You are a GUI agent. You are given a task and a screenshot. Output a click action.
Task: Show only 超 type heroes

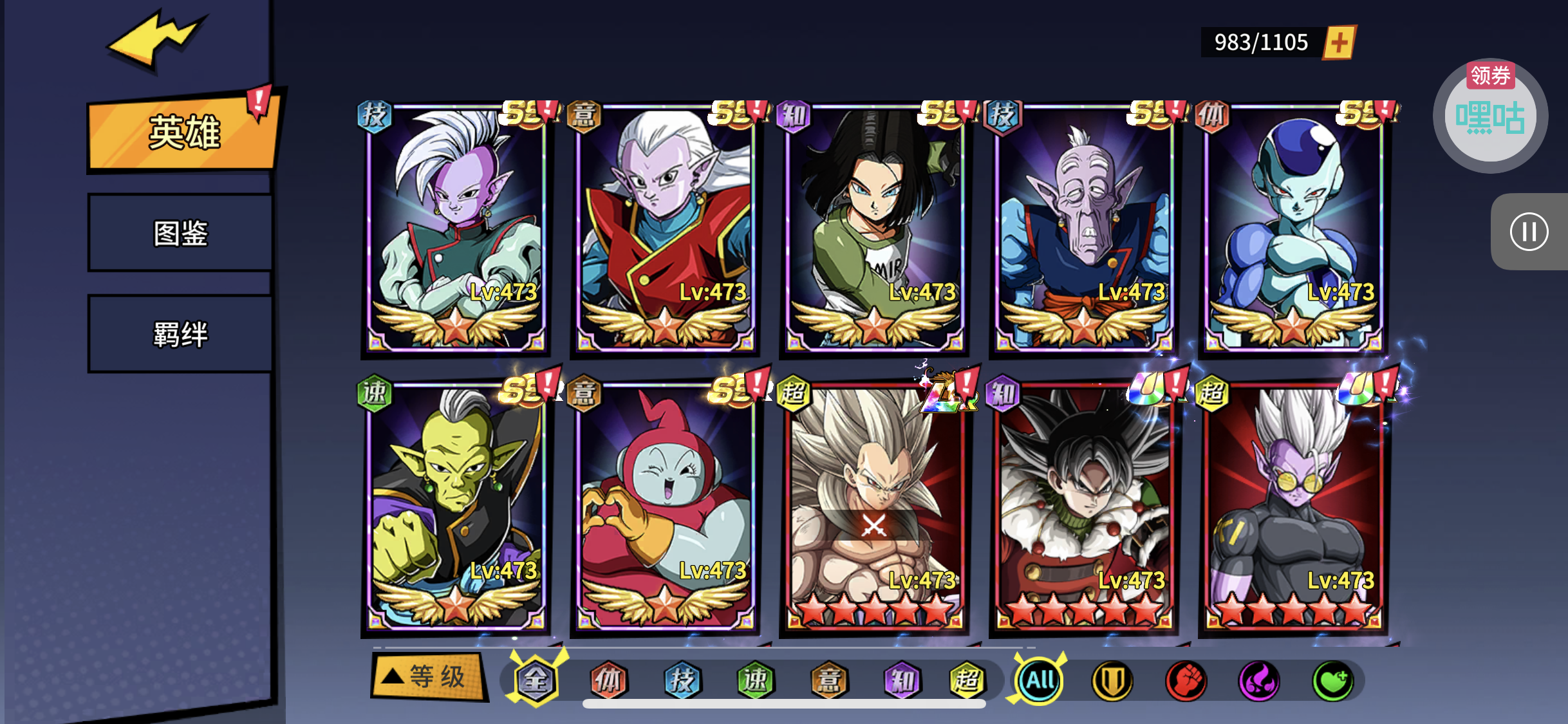tap(966, 680)
